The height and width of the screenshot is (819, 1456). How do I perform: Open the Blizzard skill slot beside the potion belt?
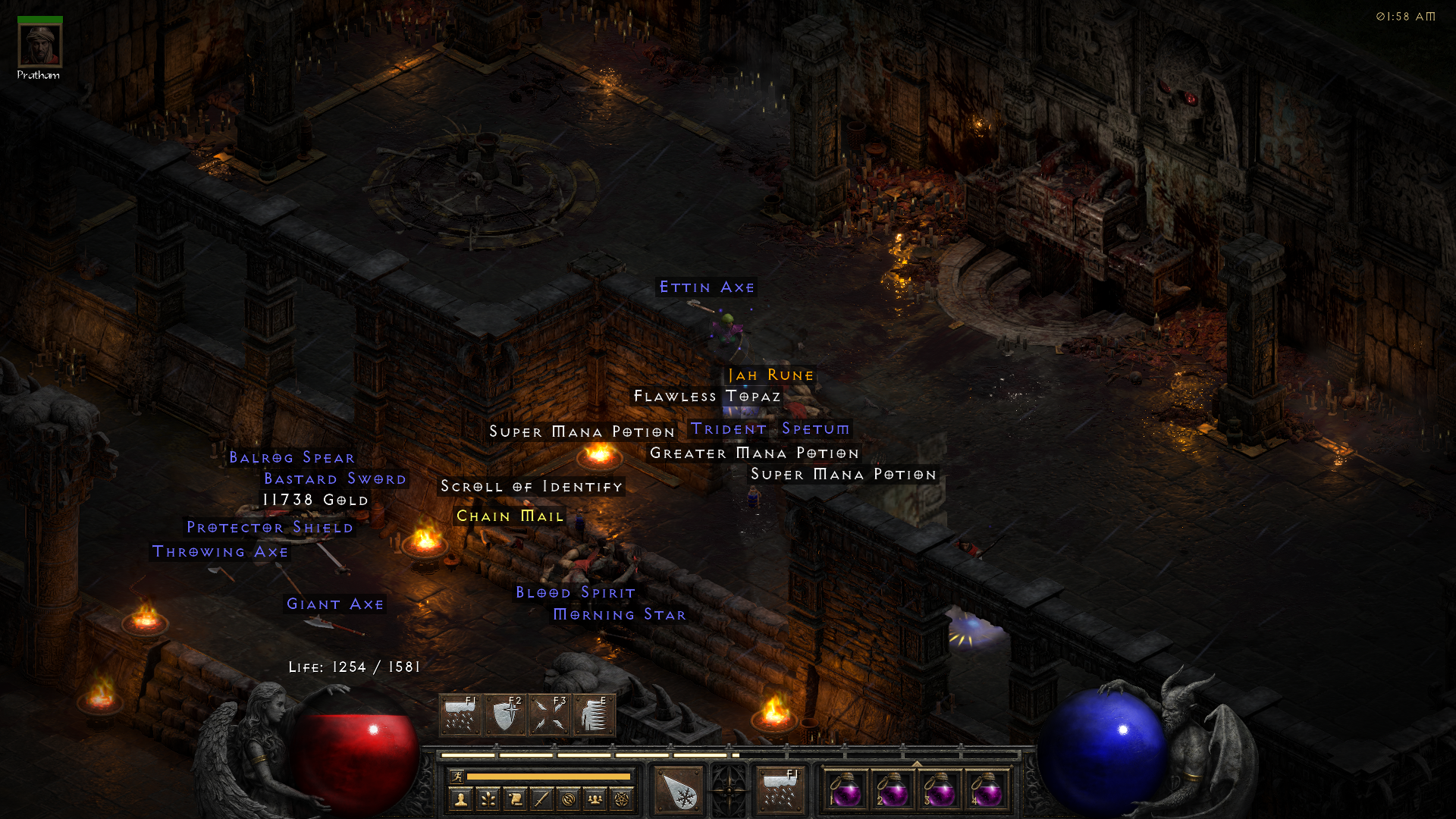(780, 791)
